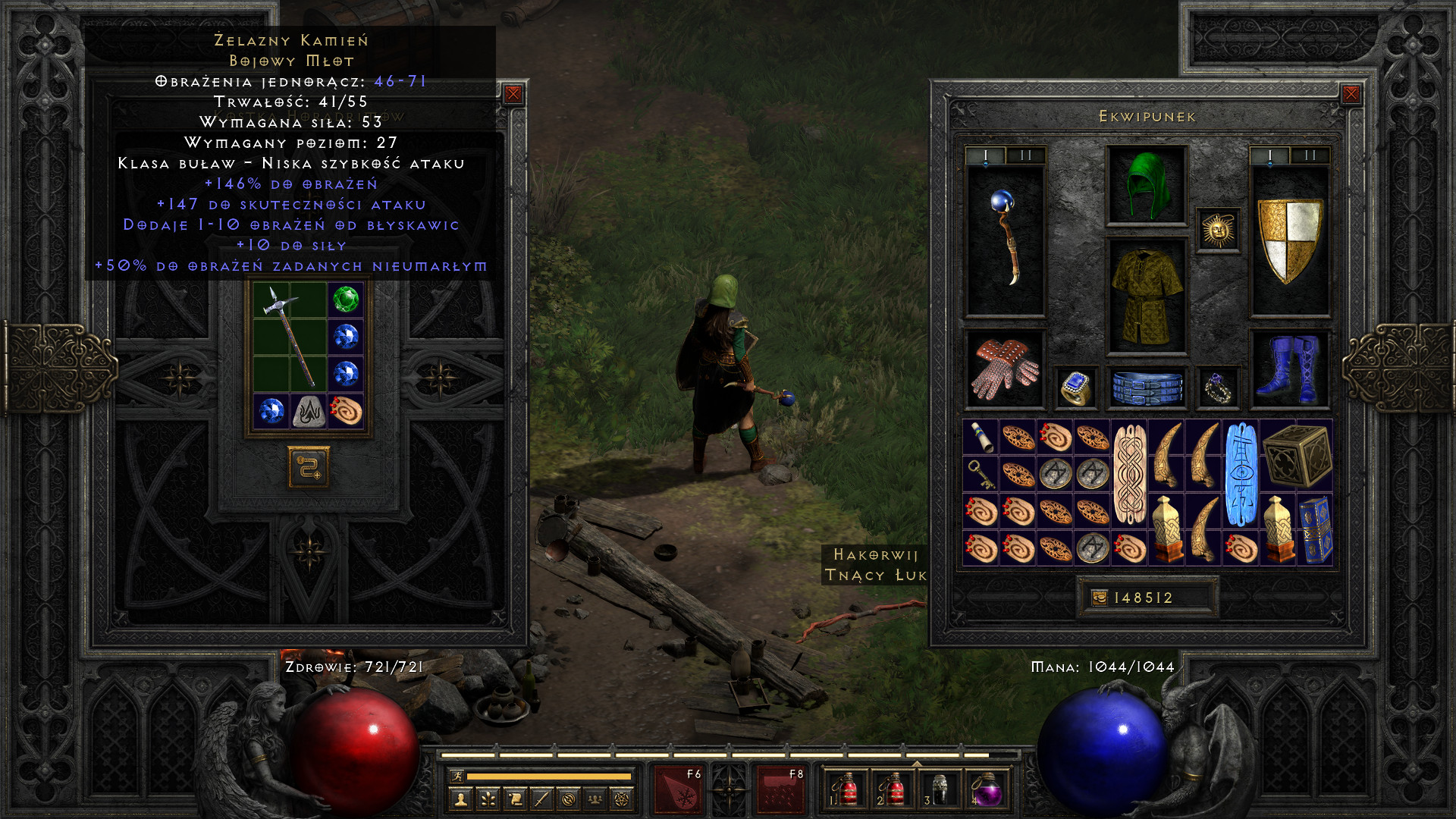Select the rune stone in the cube
Screen dimensions: 1456x819
309,411
